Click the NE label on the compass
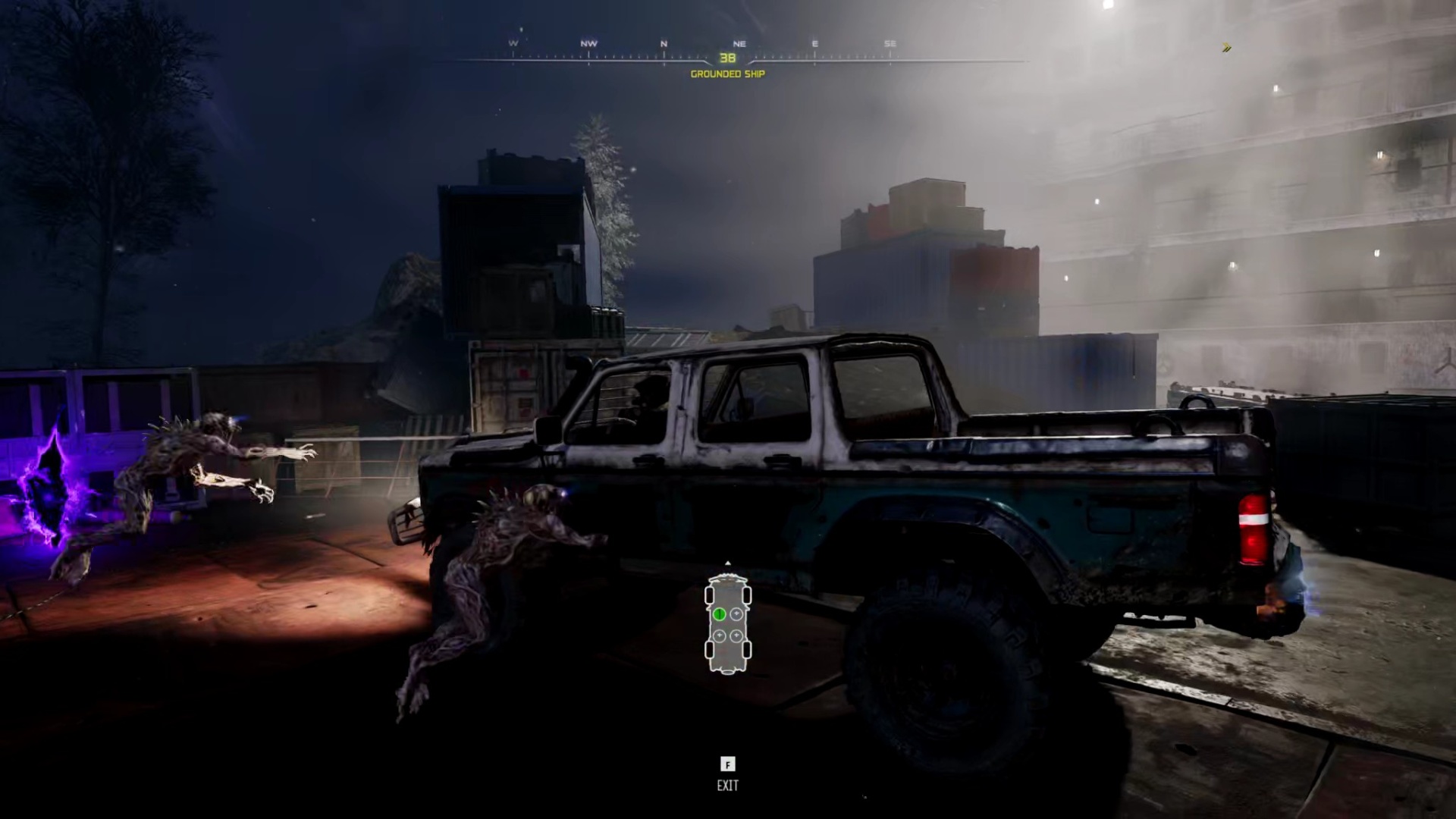The height and width of the screenshot is (819, 1456). pos(739,43)
